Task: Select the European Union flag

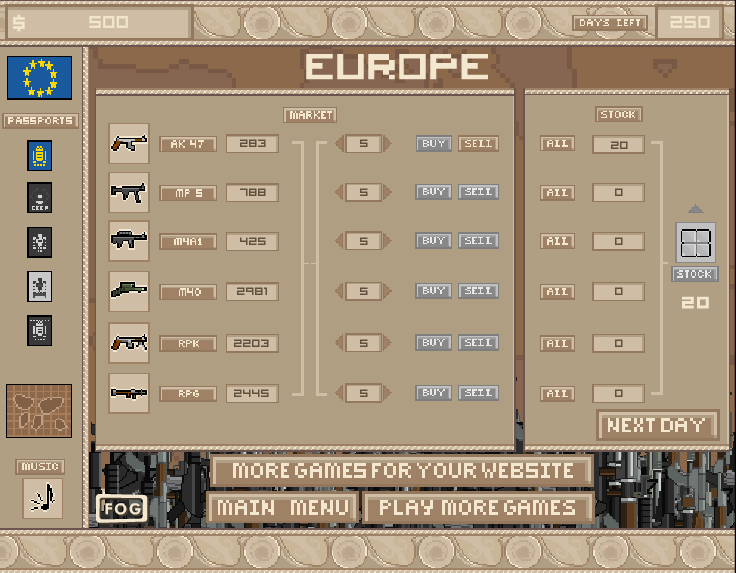Action: pos(39,78)
